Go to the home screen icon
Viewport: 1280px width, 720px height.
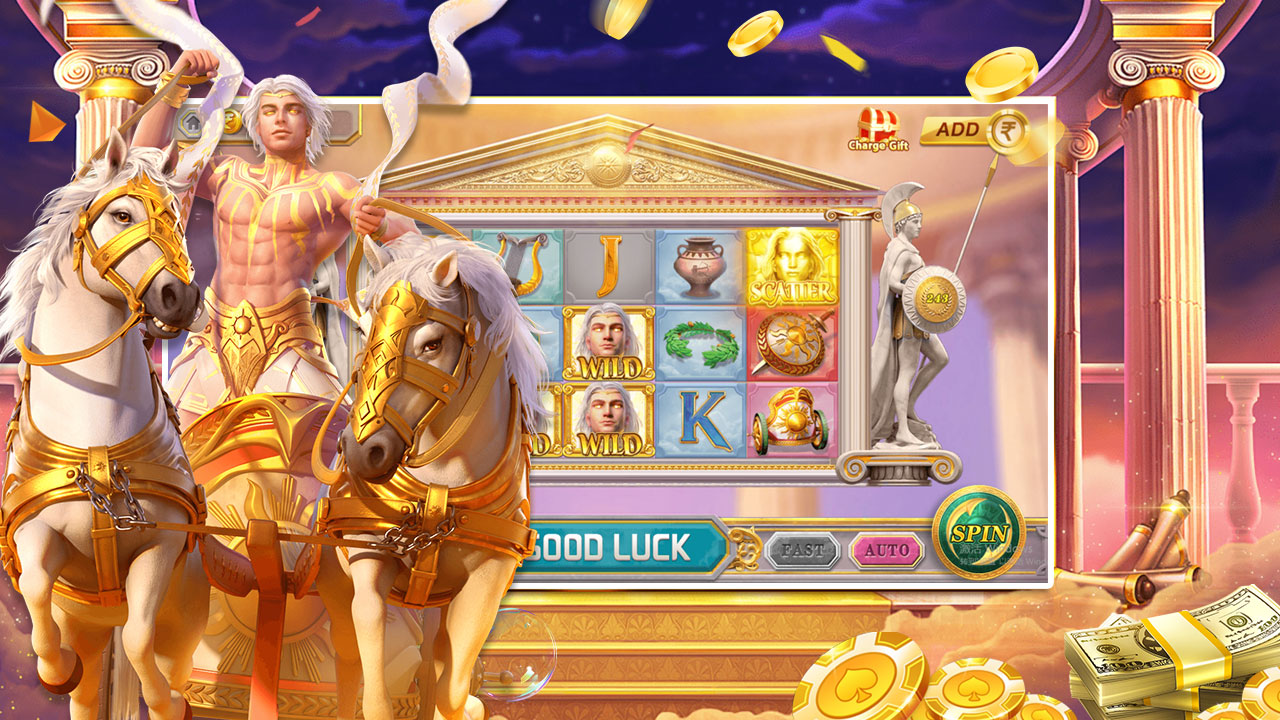[190, 122]
